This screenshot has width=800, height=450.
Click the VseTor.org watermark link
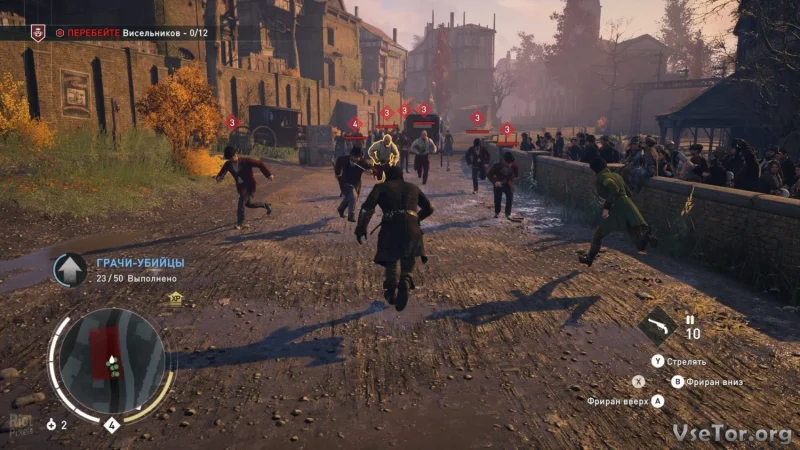coord(732,432)
